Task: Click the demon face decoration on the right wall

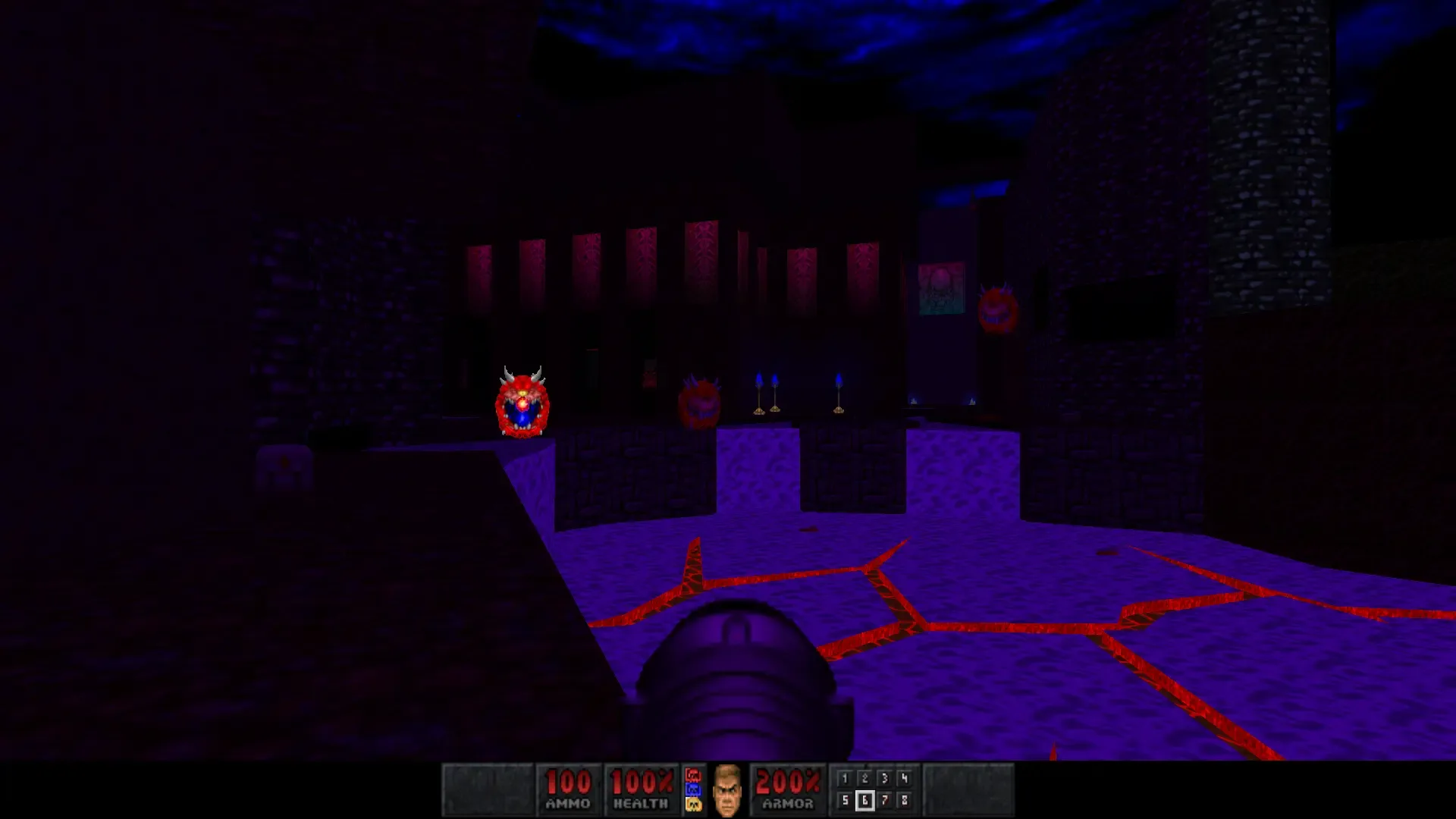Action: tap(996, 306)
